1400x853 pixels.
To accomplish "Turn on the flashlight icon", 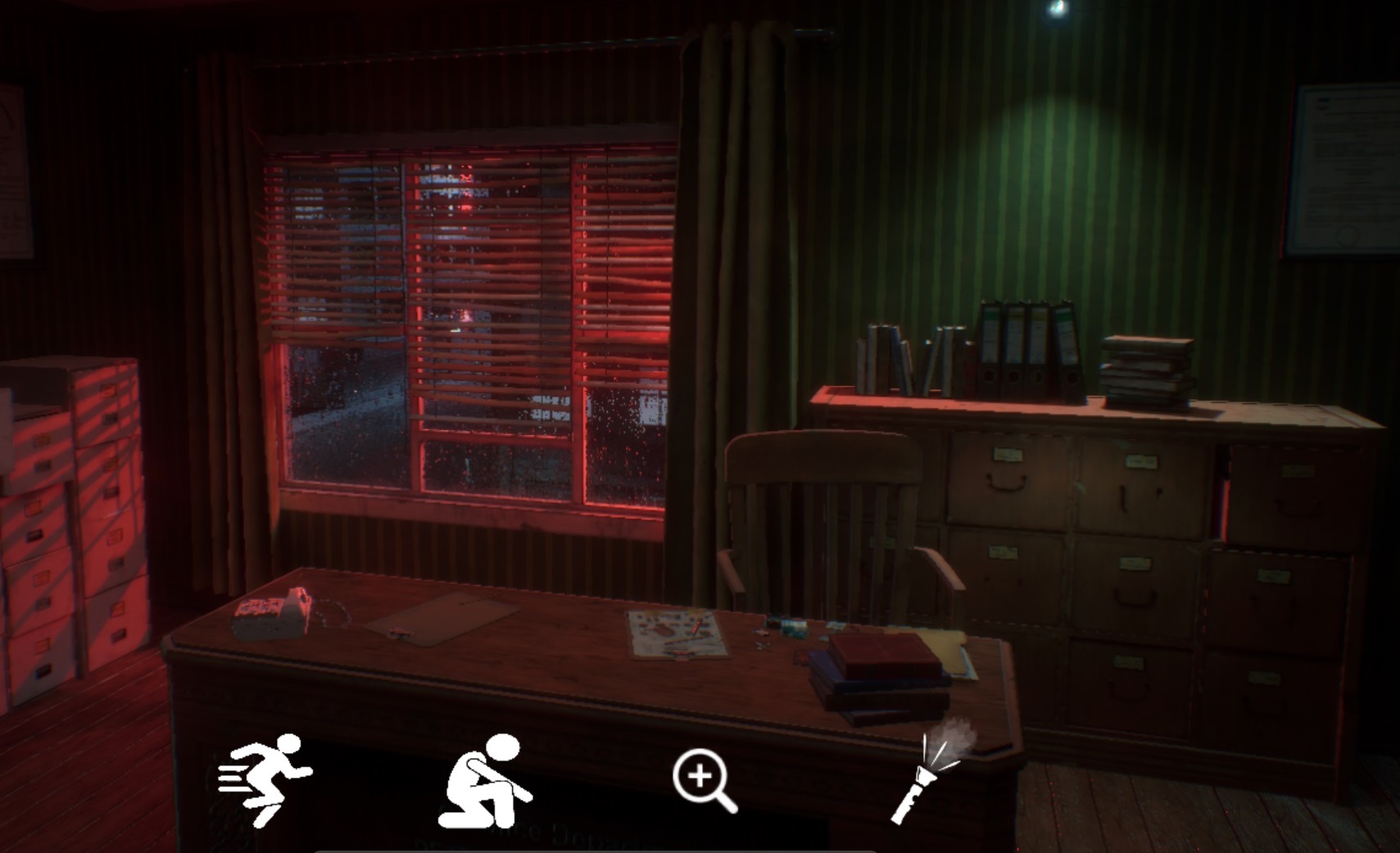I will (x=931, y=772).
